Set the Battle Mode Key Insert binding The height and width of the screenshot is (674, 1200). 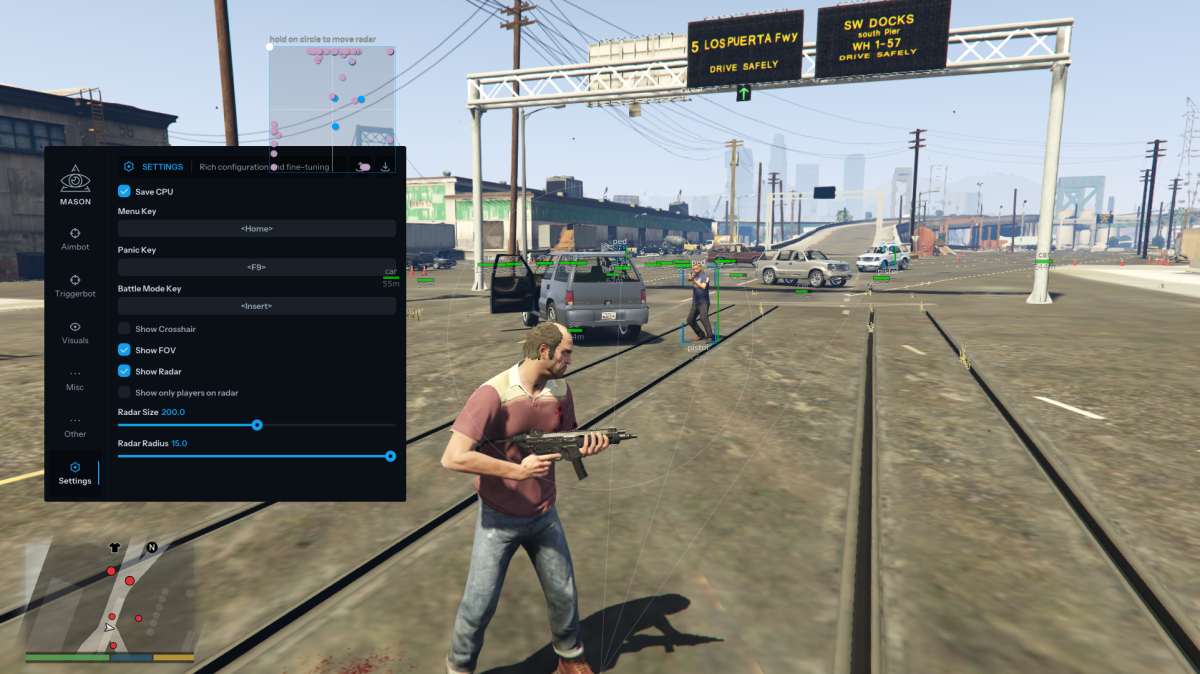pyautogui.click(x=257, y=306)
